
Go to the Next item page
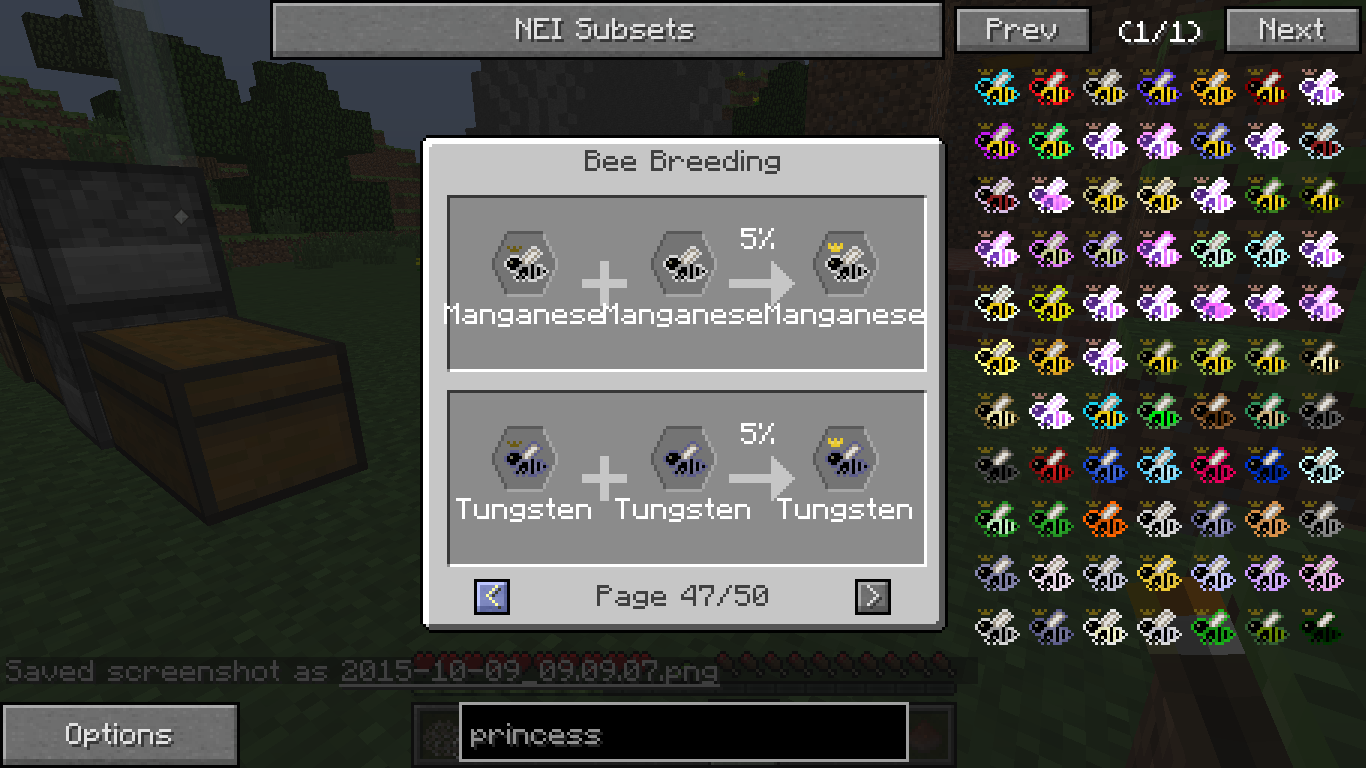pos(1291,30)
